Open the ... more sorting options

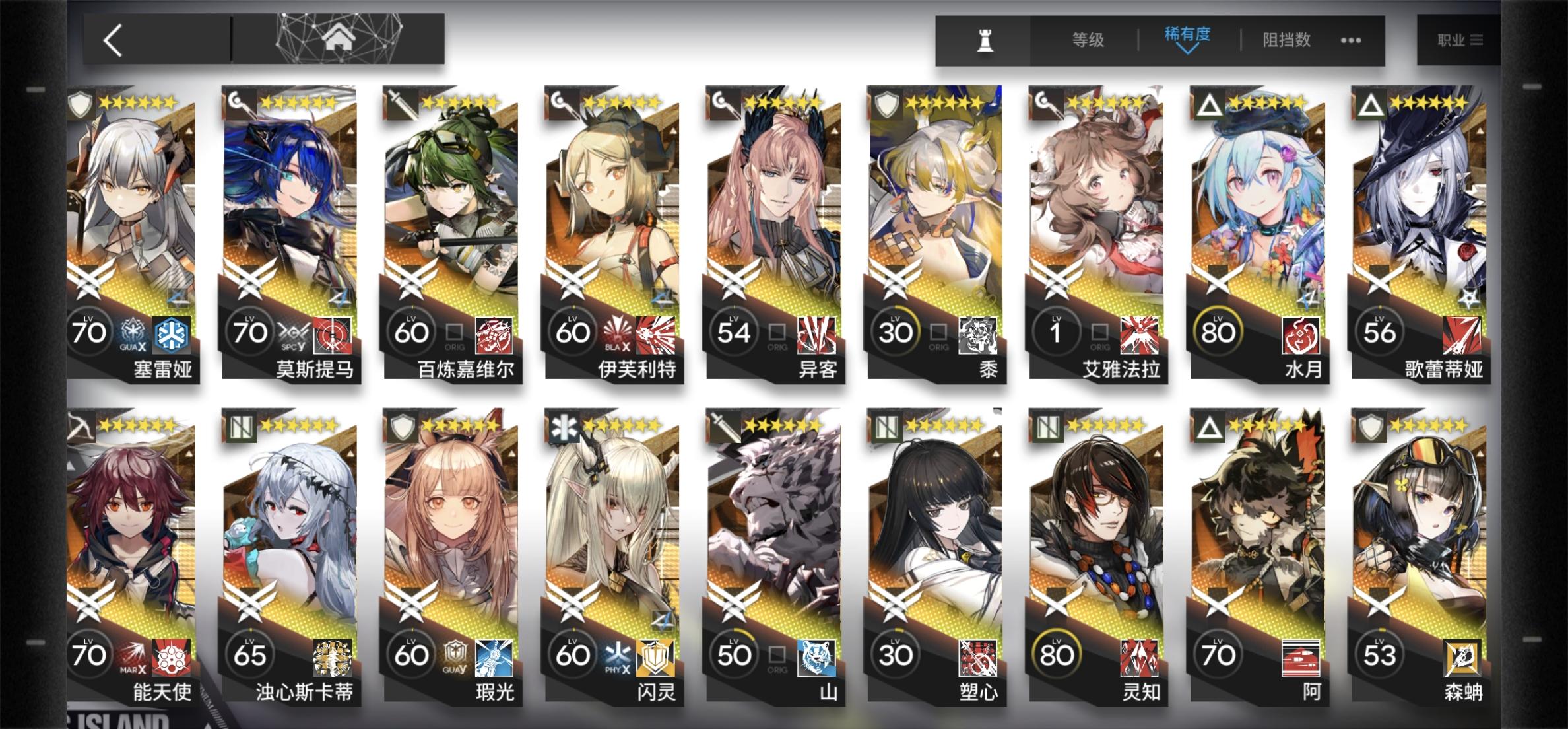[x=1350, y=40]
